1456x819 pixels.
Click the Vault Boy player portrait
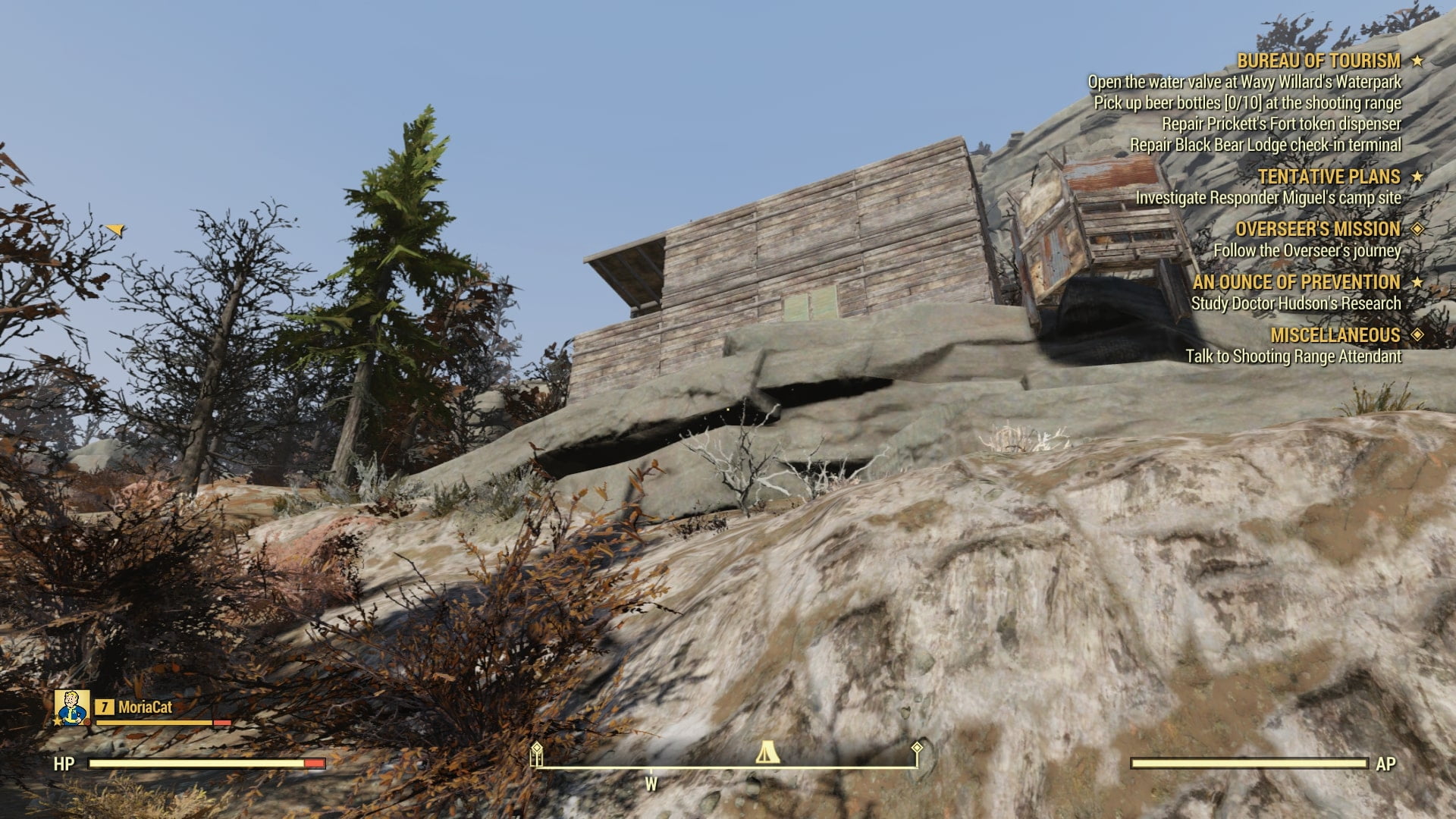73,708
